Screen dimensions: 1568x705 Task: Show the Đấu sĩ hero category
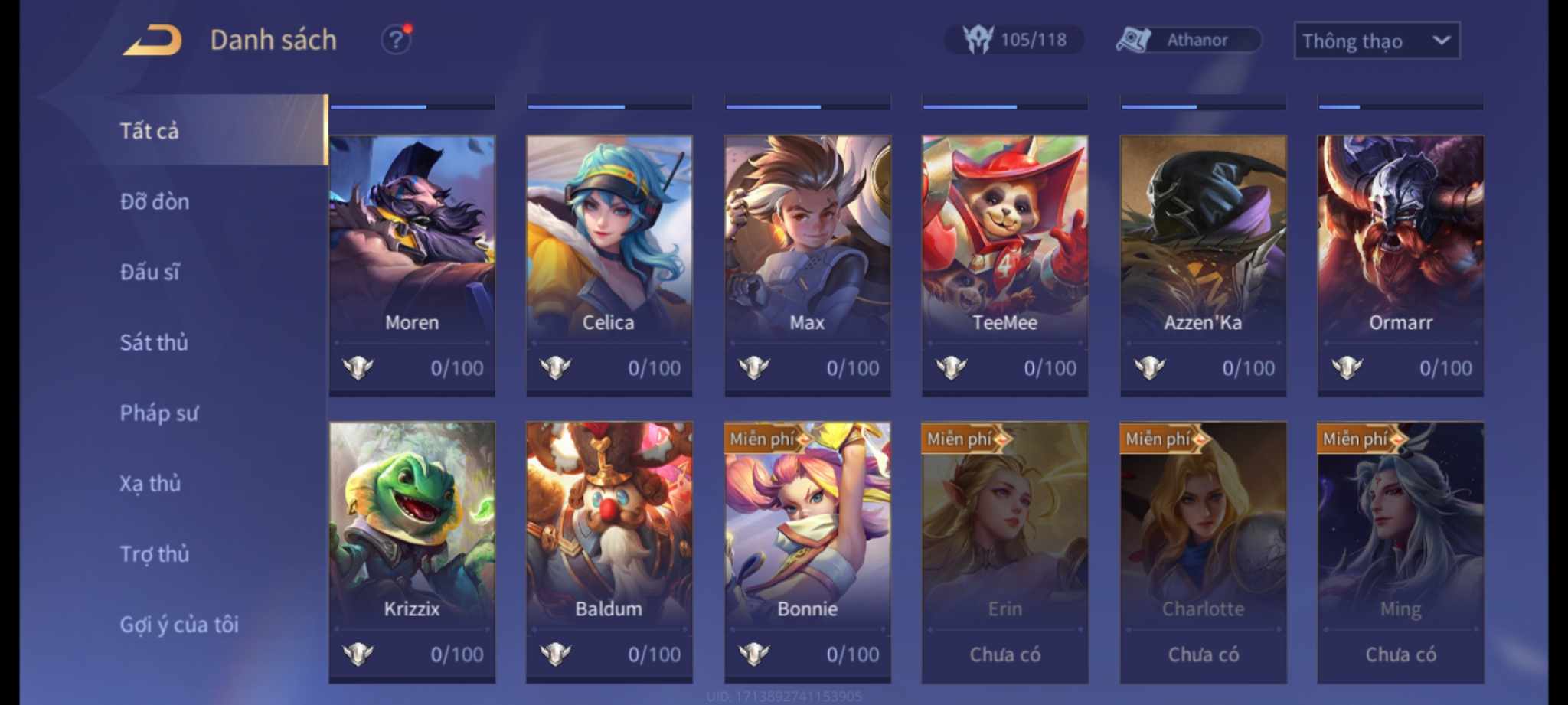pyautogui.click(x=150, y=272)
